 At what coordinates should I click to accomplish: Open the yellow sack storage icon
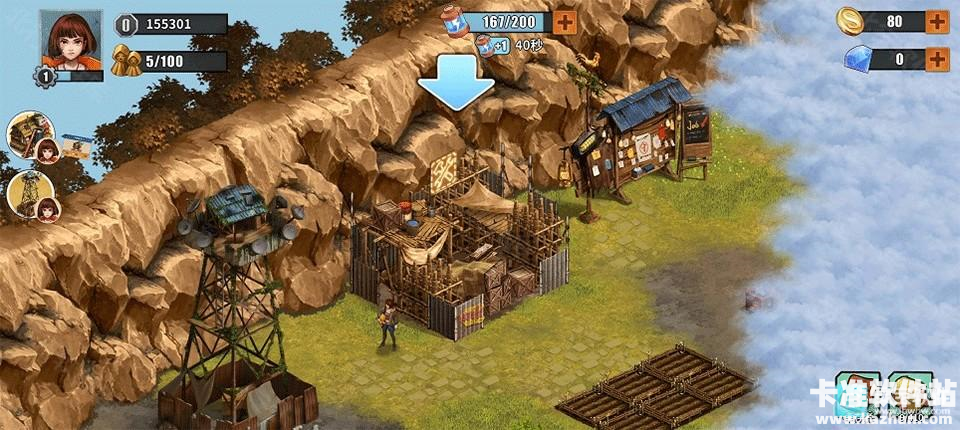click(x=910, y=393)
